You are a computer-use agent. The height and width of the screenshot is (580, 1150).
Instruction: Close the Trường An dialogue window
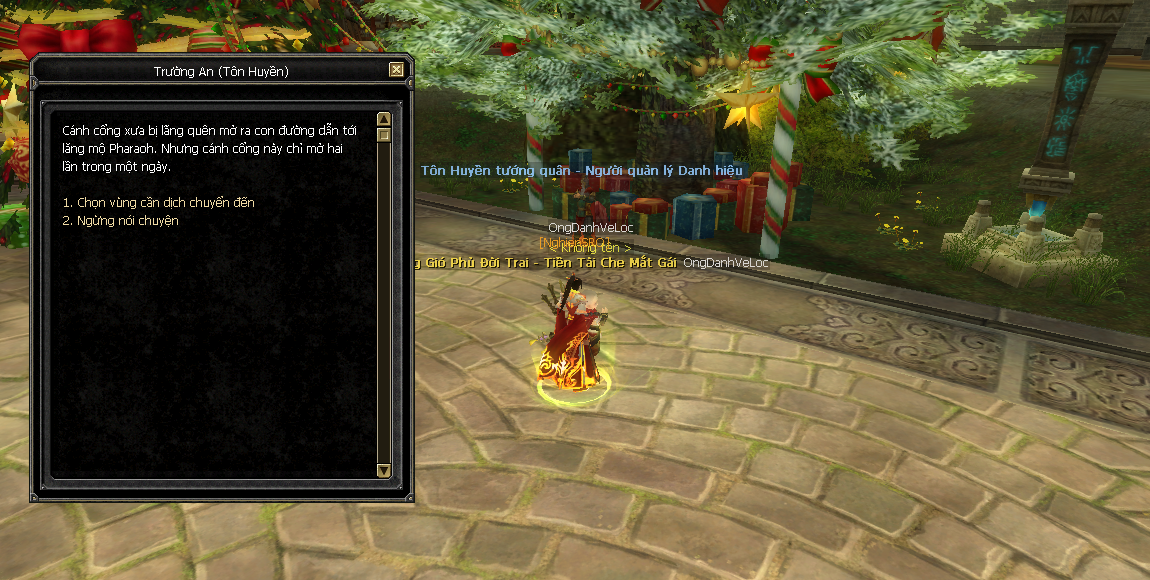pos(397,70)
